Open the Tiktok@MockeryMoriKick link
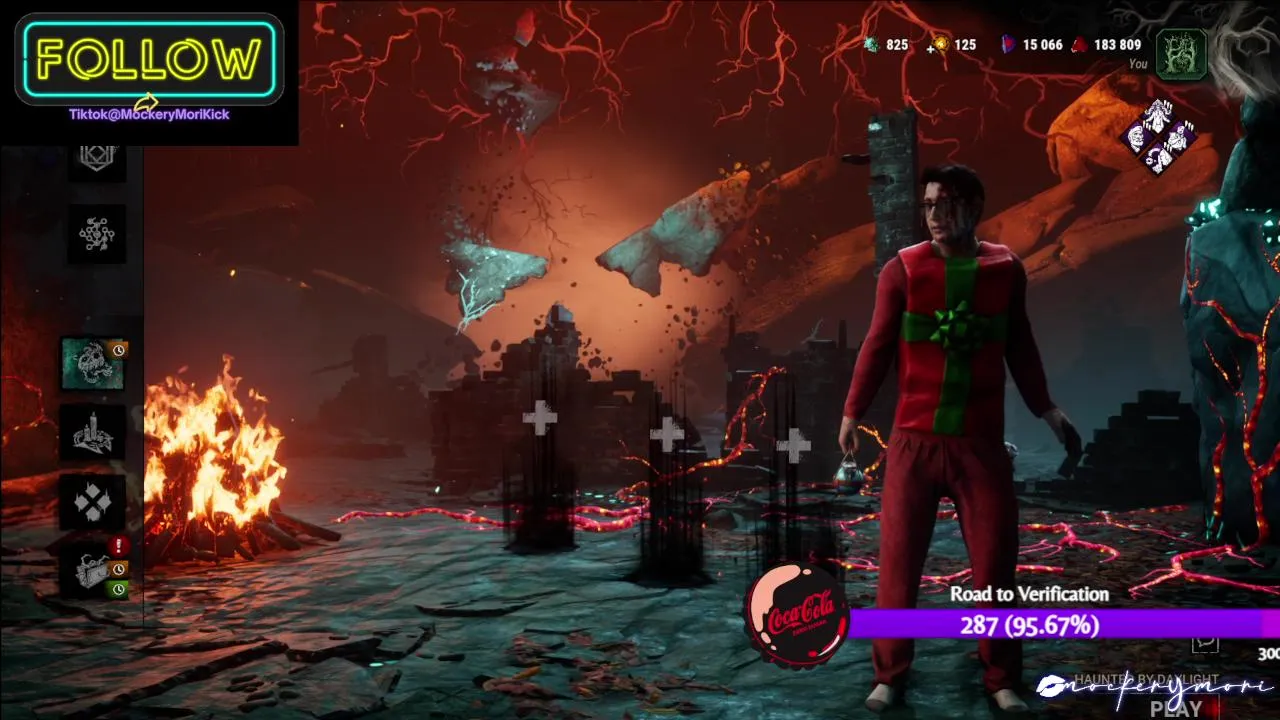This screenshot has height=720, width=1280. pyautogui.click(x=149, y=115)
